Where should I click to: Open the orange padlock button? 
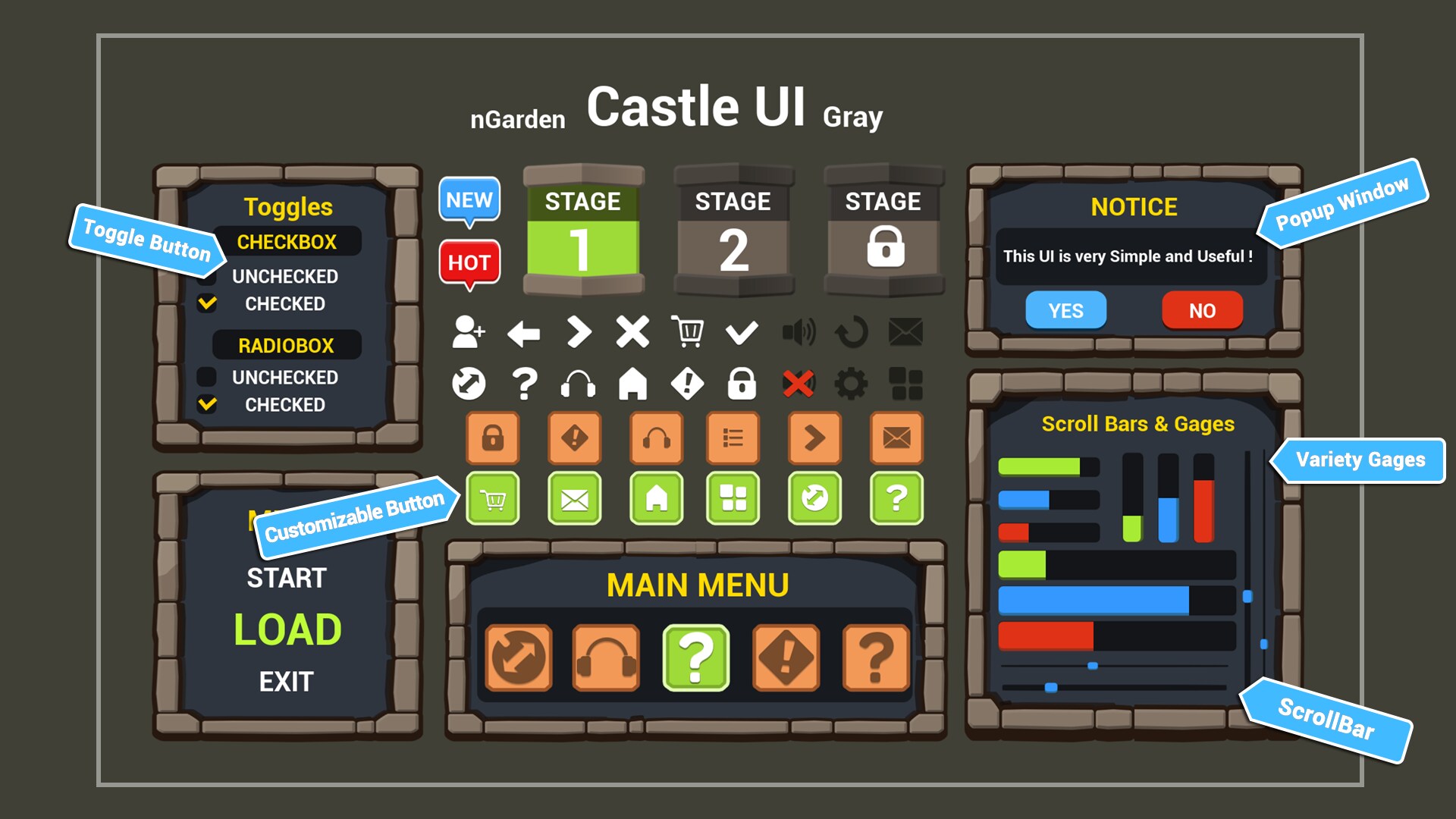point(492,438)
